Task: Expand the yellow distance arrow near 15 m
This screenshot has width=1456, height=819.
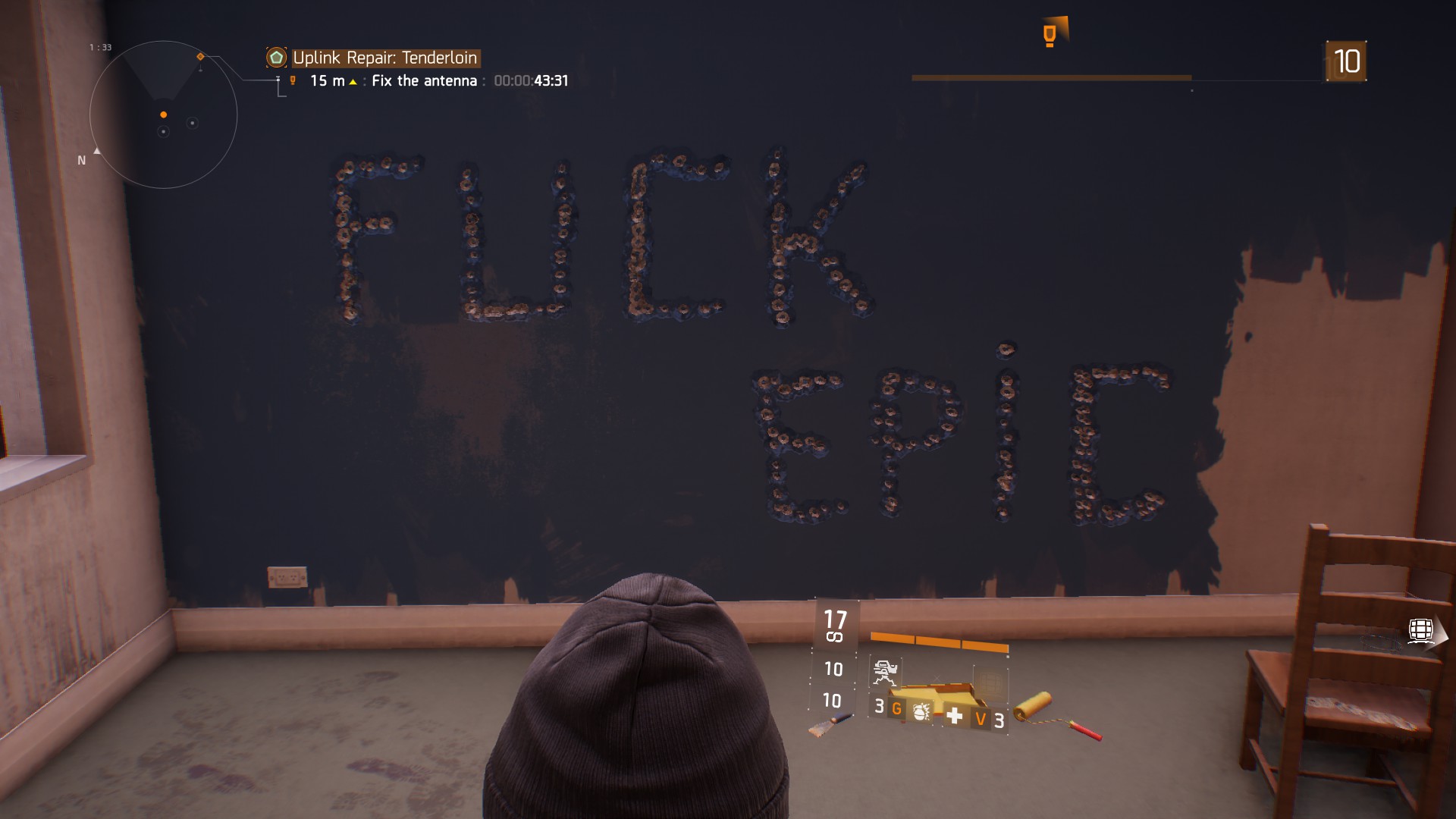Action: [352, 81]
